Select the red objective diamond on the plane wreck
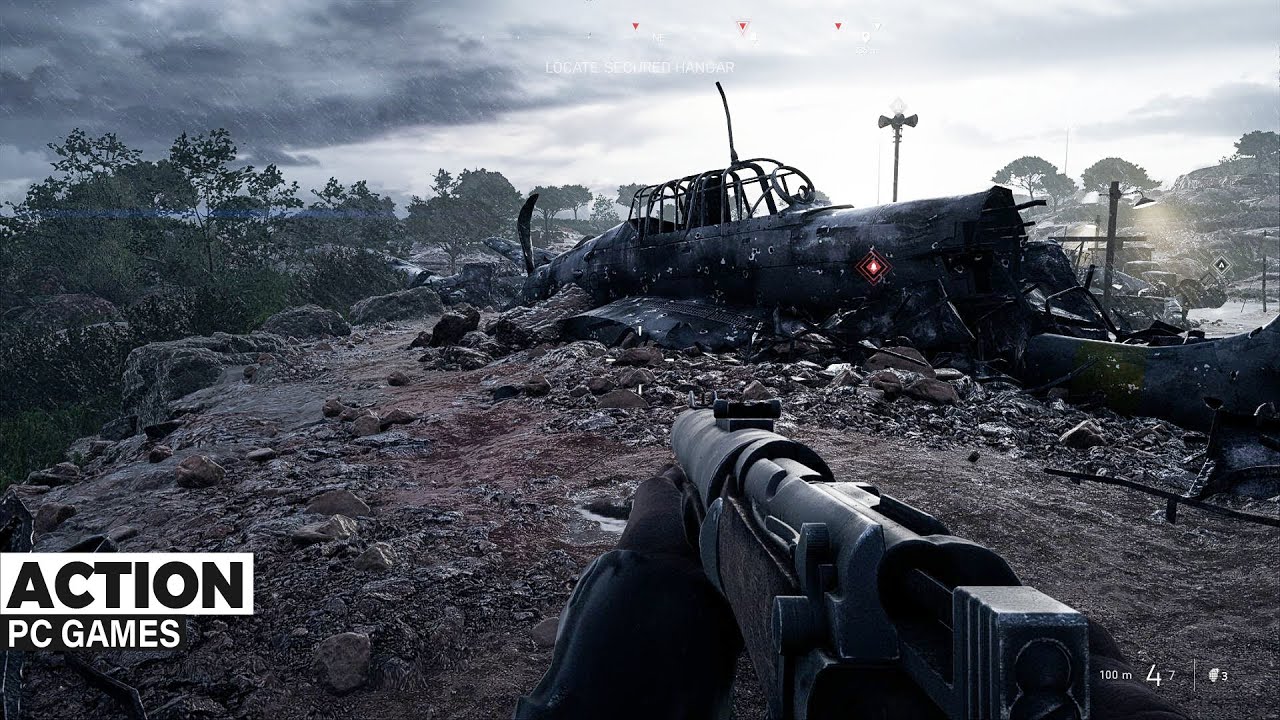 [x=875, y=266]
